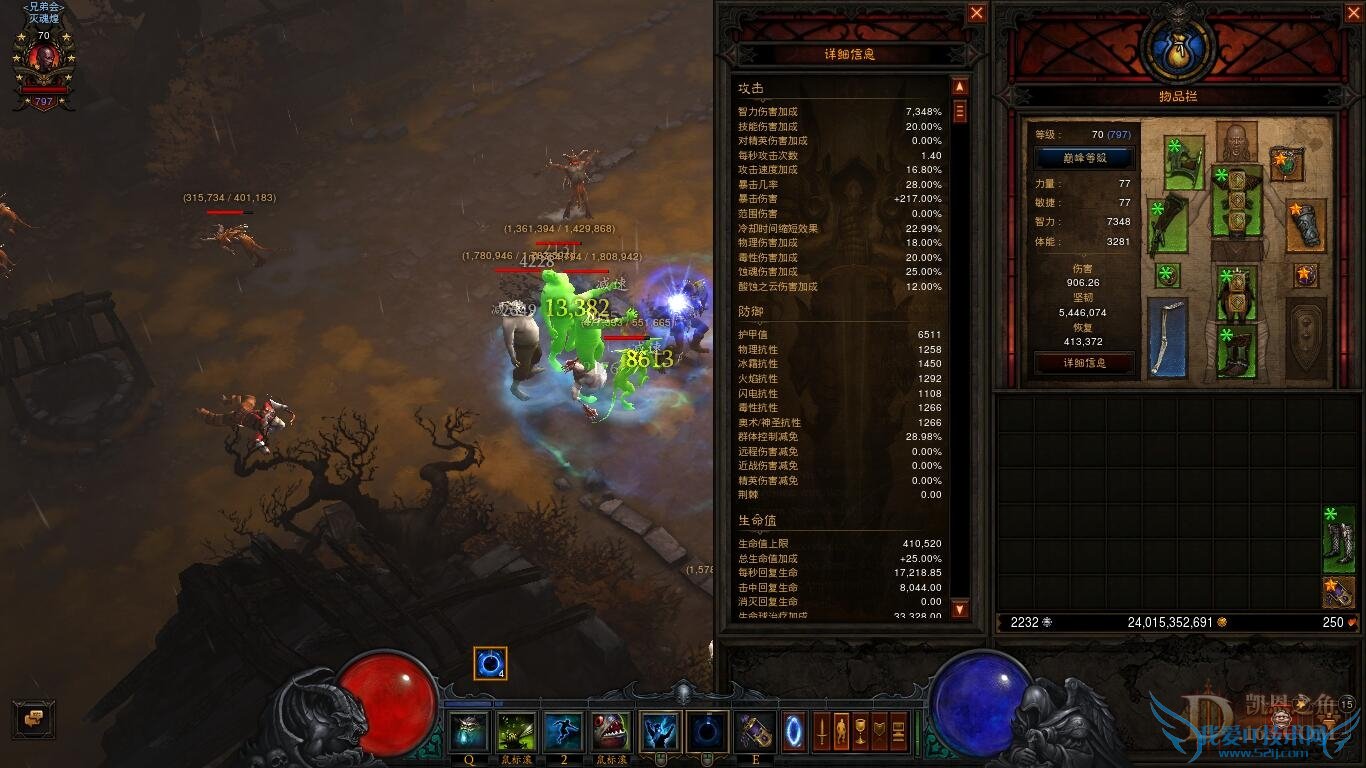Close the 详细信息 details panel
This screenshot has width=1366, height=768.
[x=977, y=13]
